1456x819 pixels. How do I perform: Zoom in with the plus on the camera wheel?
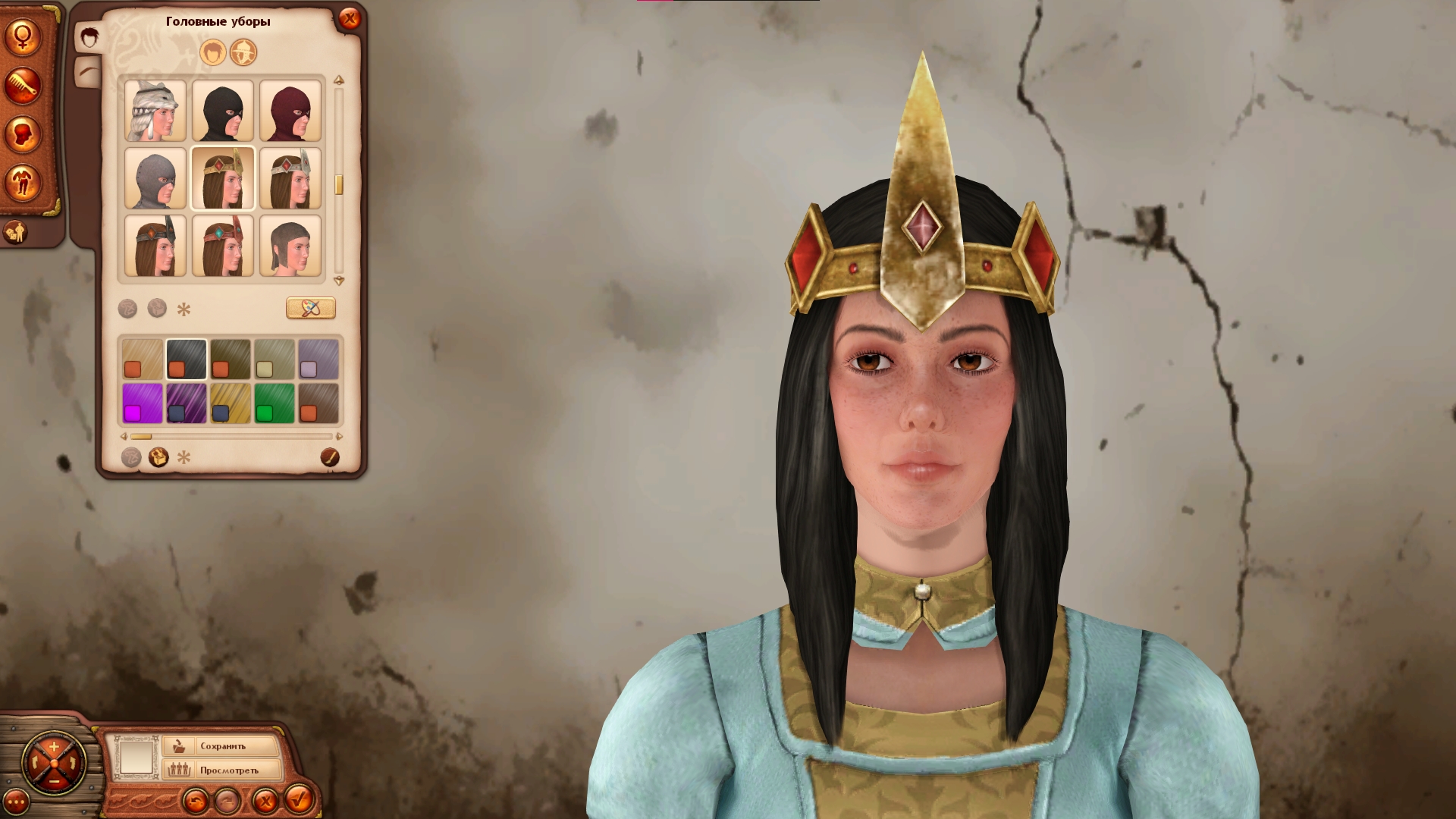[53, 745]
